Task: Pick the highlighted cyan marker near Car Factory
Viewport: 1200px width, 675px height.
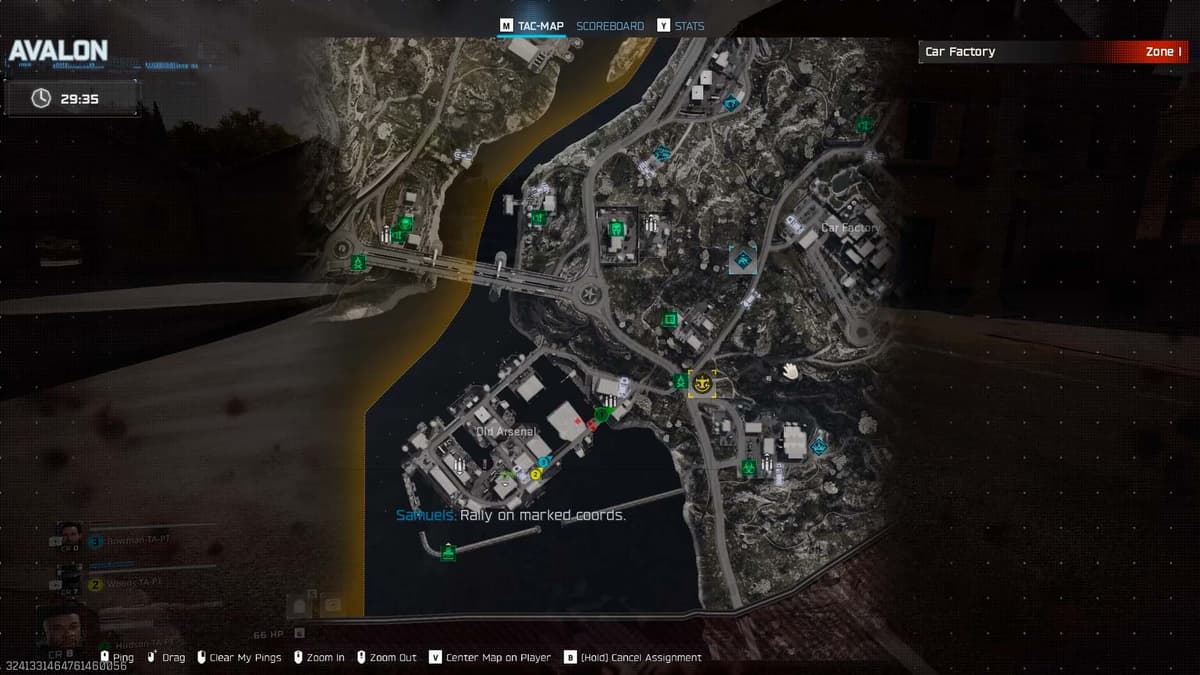Action: pyautogui.click(x=743, y=259)
